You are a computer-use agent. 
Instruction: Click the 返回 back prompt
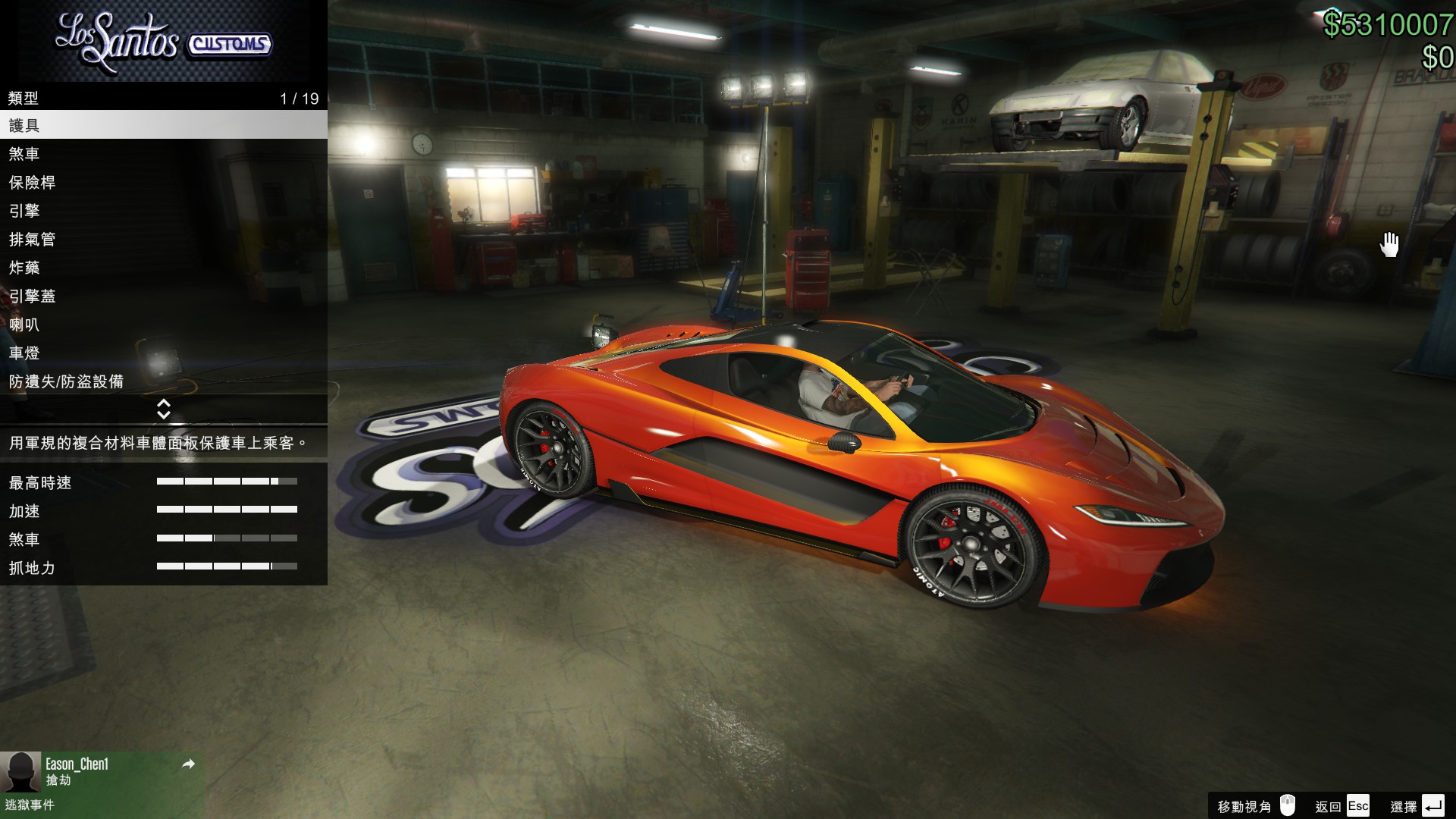[x=1342, y=806]
